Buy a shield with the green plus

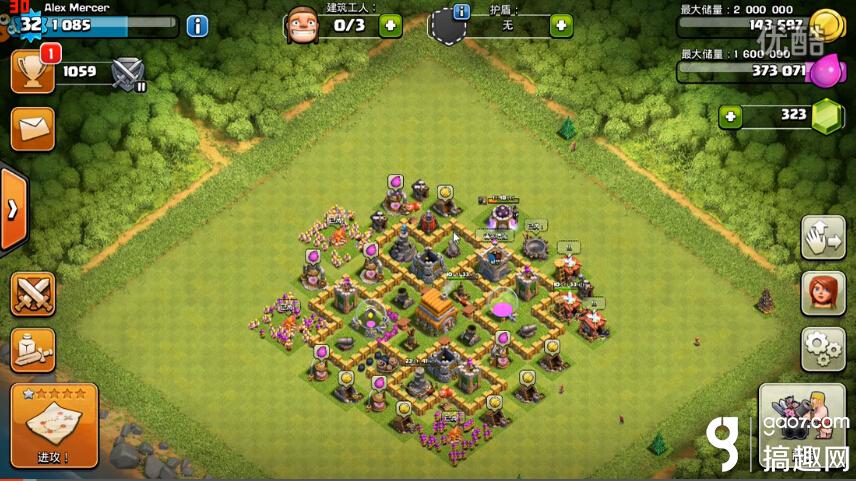[561, 25]
